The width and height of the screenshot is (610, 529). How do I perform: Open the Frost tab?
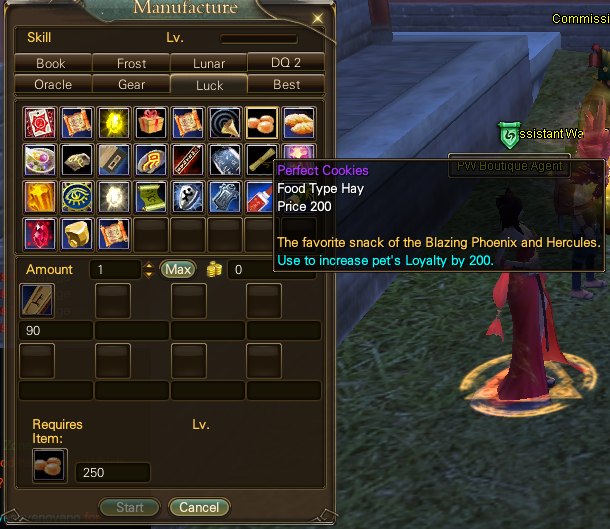point(131,63)
